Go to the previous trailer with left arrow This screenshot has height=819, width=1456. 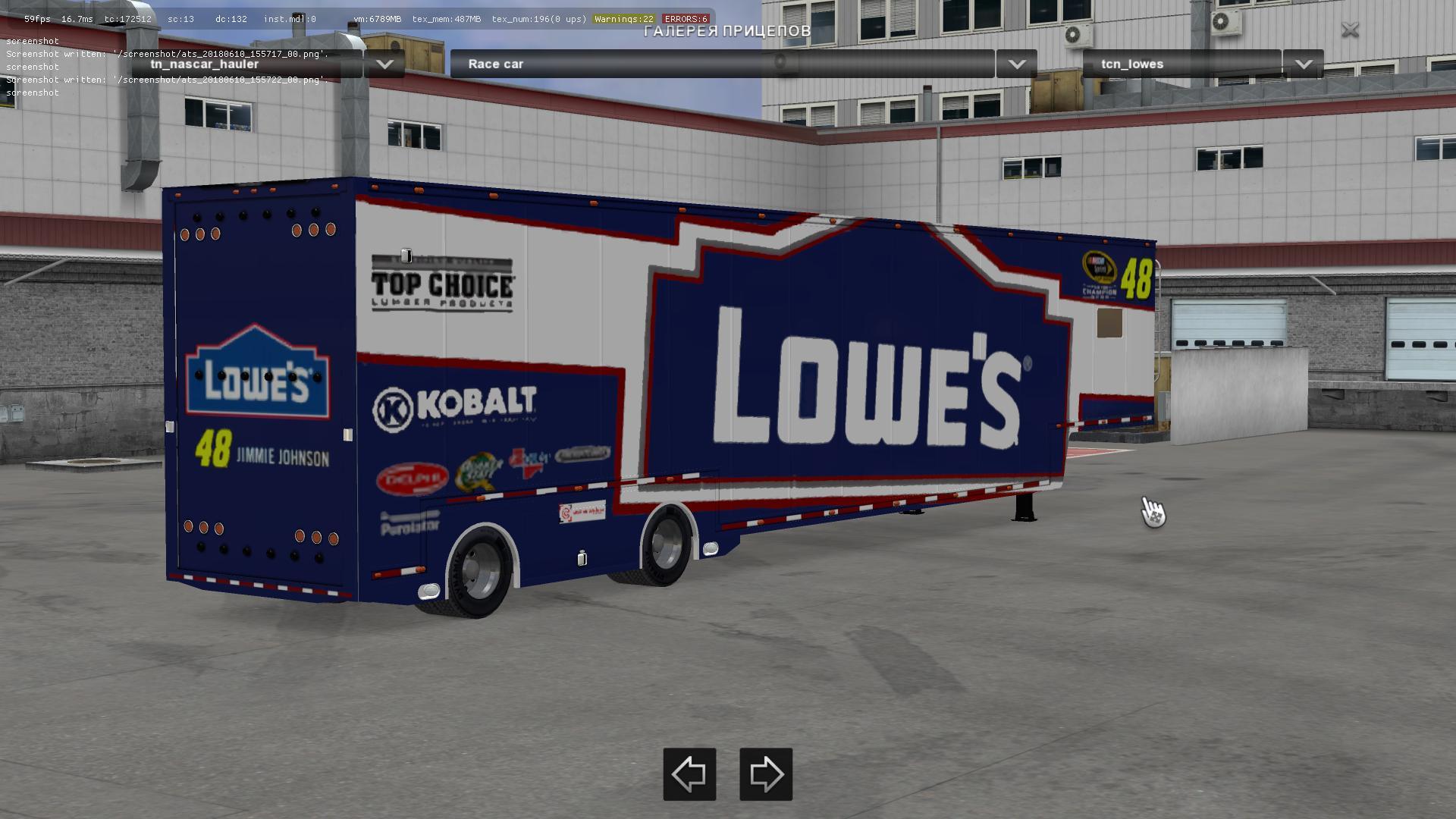[x=689, y=774]
